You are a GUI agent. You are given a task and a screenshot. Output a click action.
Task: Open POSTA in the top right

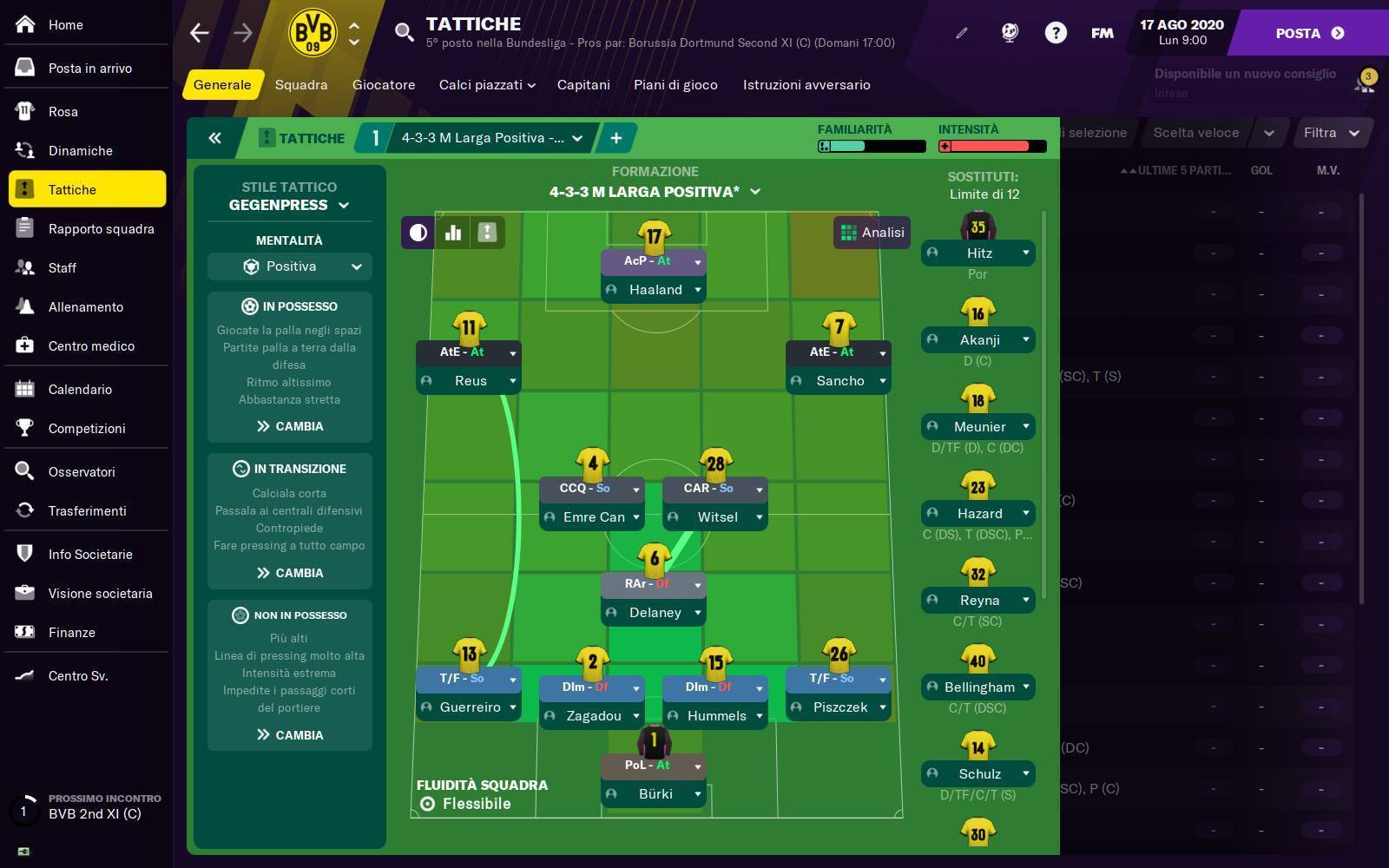(x=1298, y=33)
